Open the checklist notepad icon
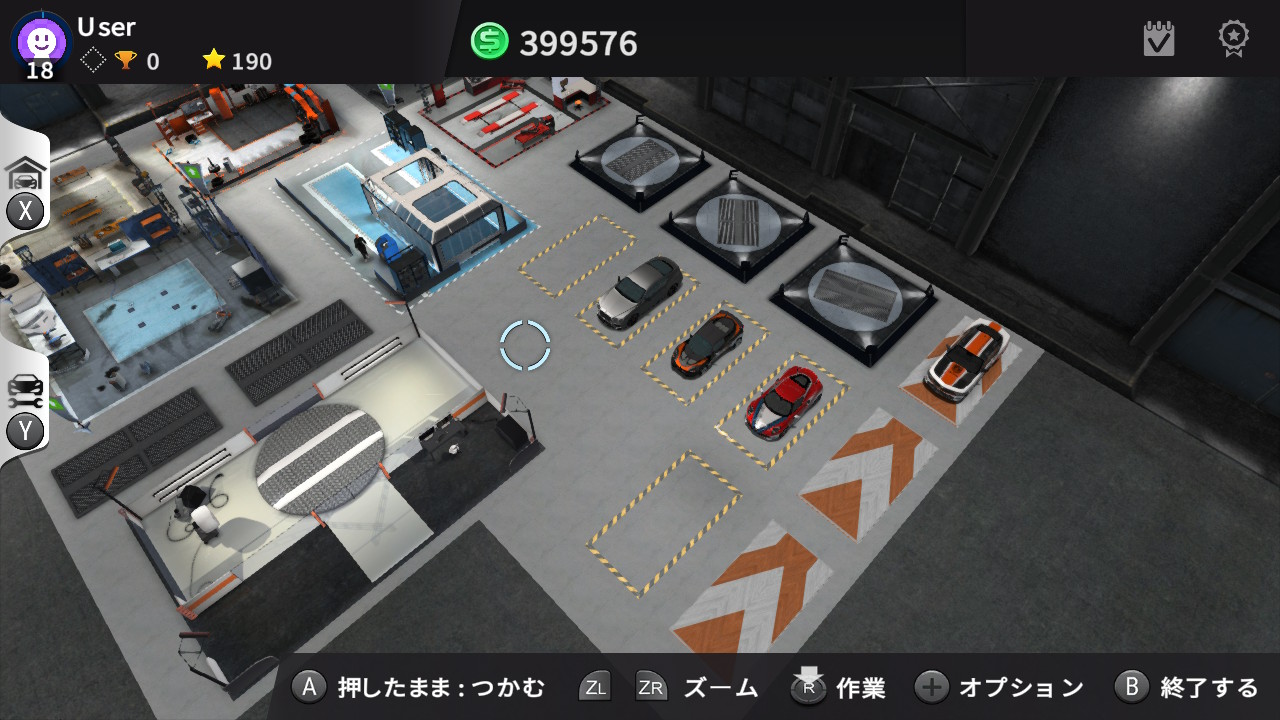The image size is (1280, 720). 1159,39
